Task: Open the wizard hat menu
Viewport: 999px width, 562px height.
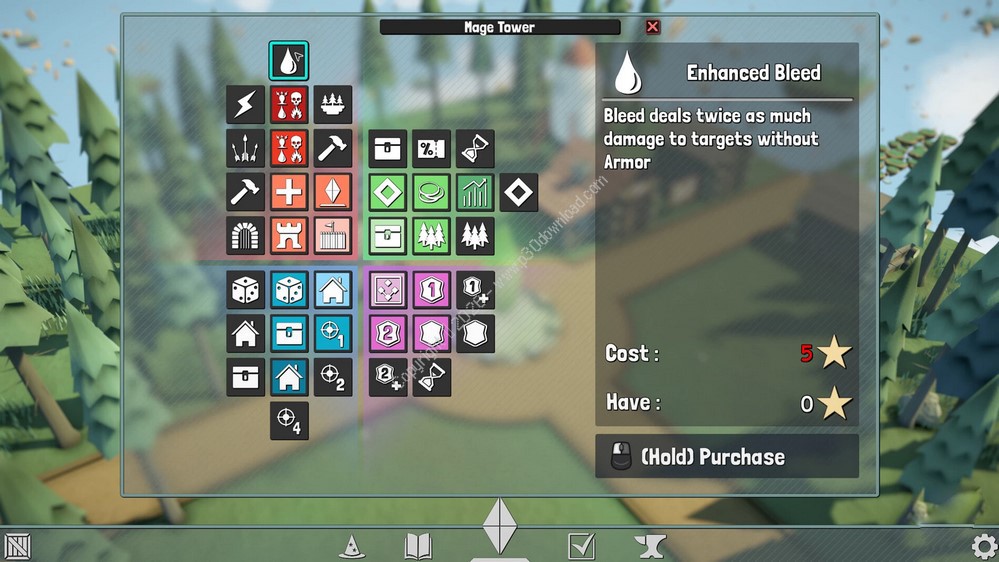Action: tap(351, 546)
